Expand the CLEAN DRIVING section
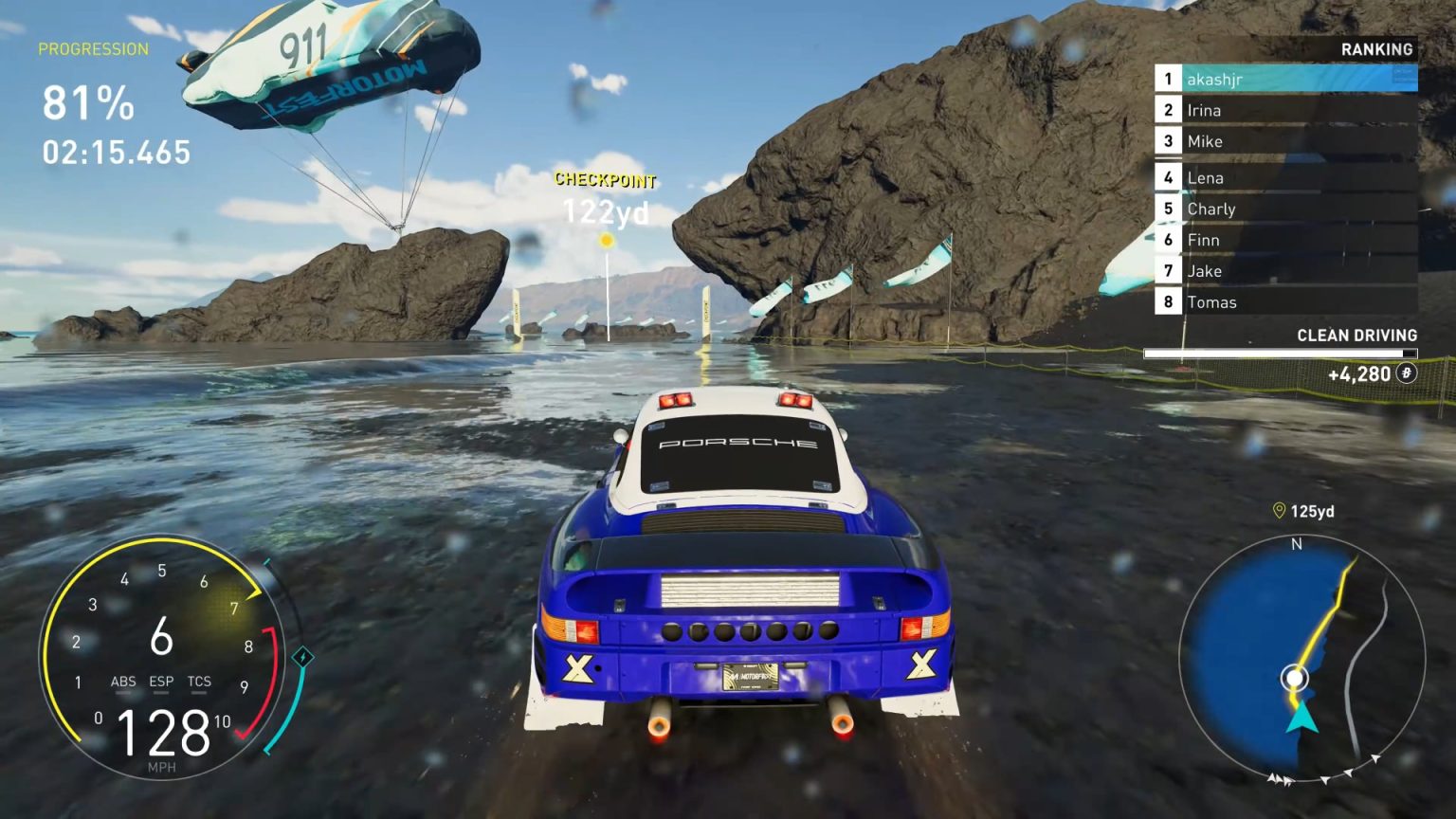The width and height of the screenshot is (1456, 819). click(x=1356, y=335)
